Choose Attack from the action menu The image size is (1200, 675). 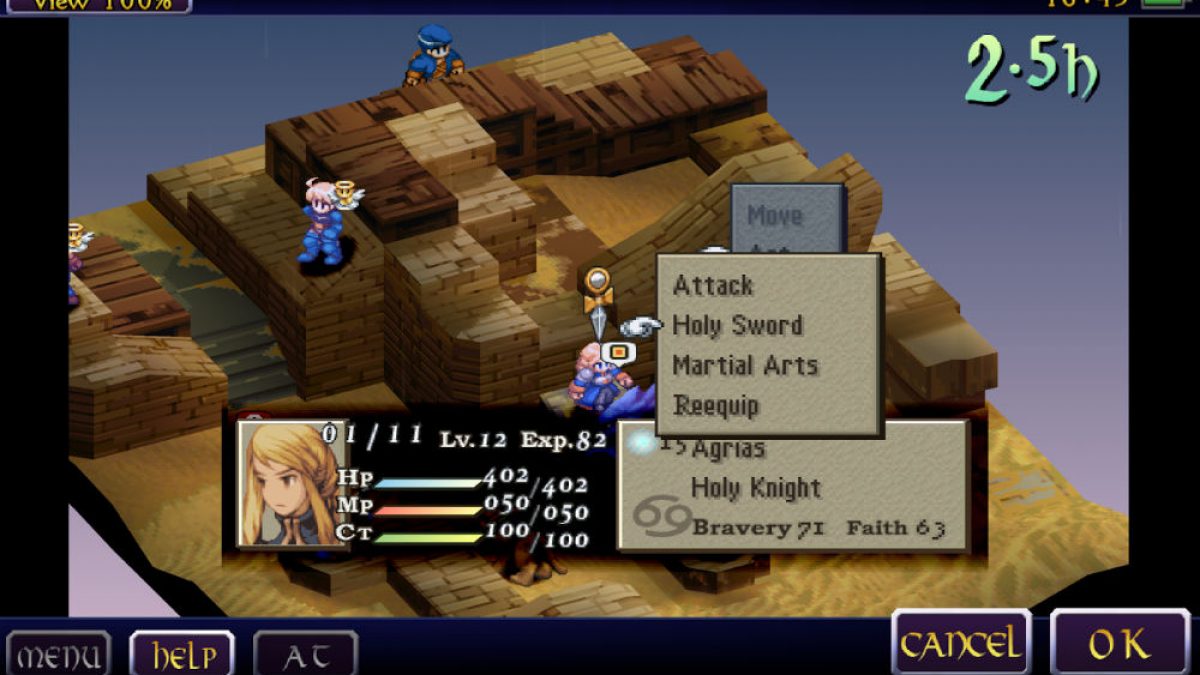click(x=713, y=286)
